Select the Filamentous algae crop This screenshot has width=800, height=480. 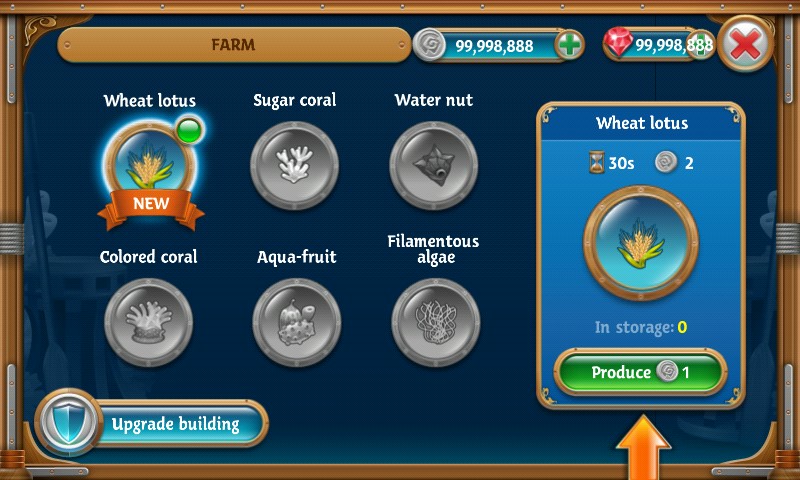coord(435,322)
